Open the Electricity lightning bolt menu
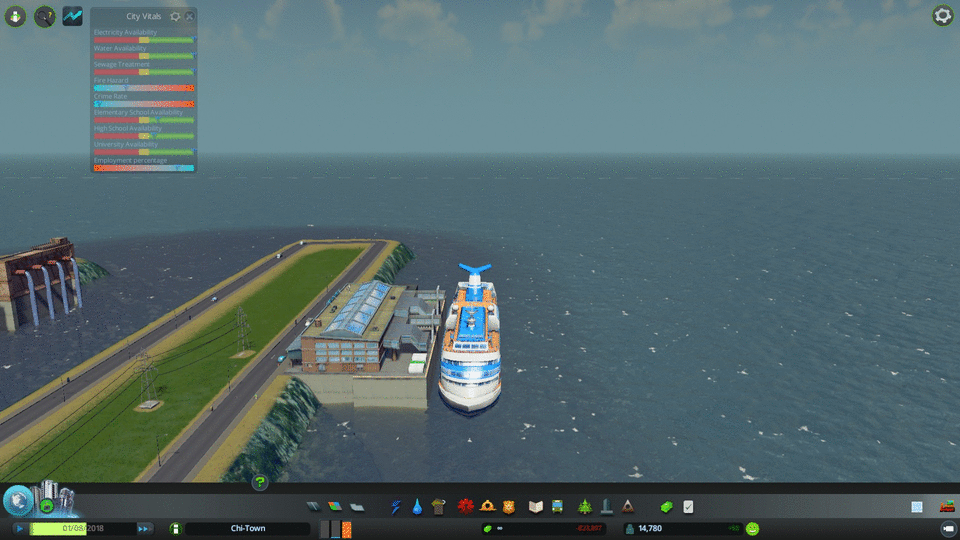Viewport: 960px width, 540px height. coord(395,507)
